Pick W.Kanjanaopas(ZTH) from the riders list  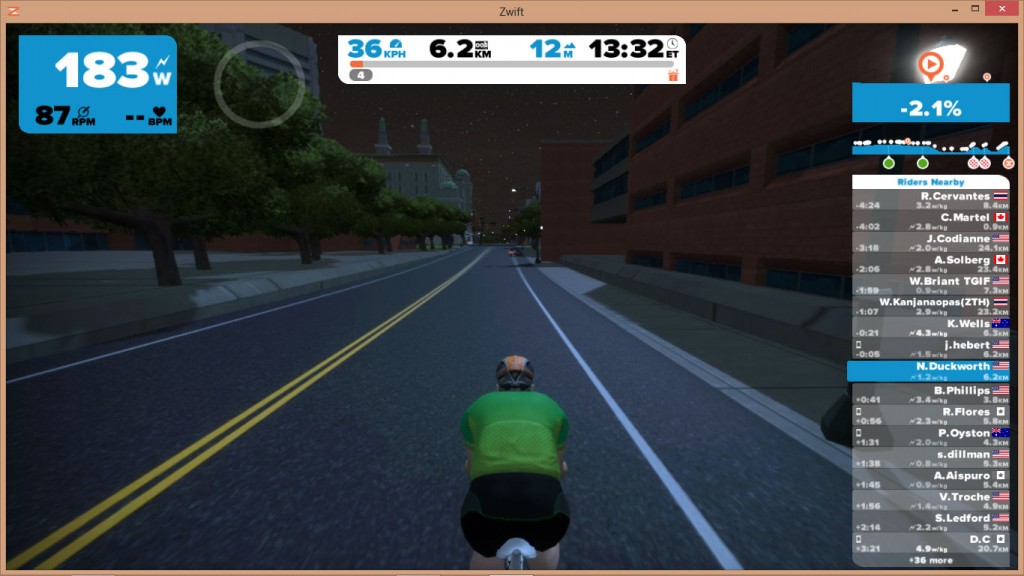(930, 307)
